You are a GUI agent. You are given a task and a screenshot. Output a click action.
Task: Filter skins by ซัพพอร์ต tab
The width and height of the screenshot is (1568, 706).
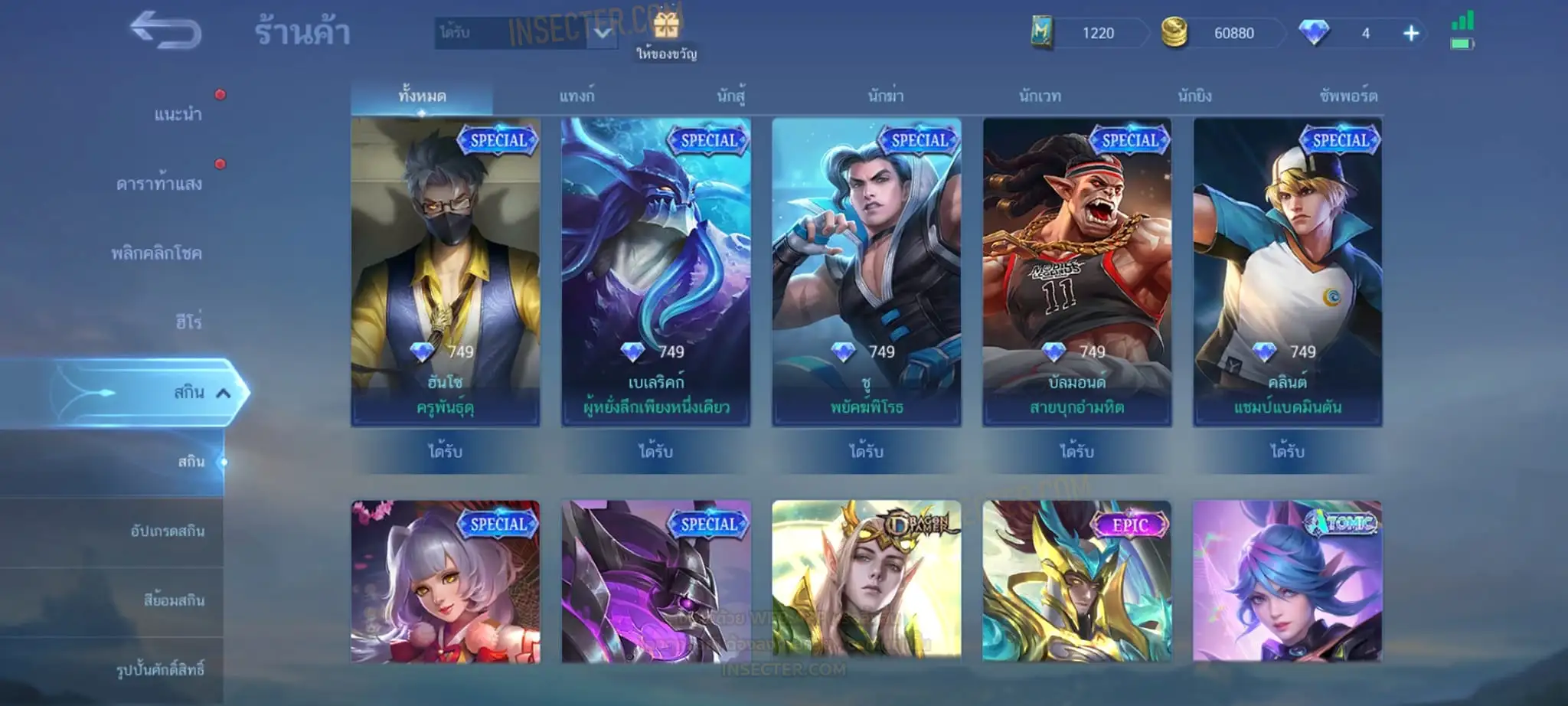[x=1348, y=96]
